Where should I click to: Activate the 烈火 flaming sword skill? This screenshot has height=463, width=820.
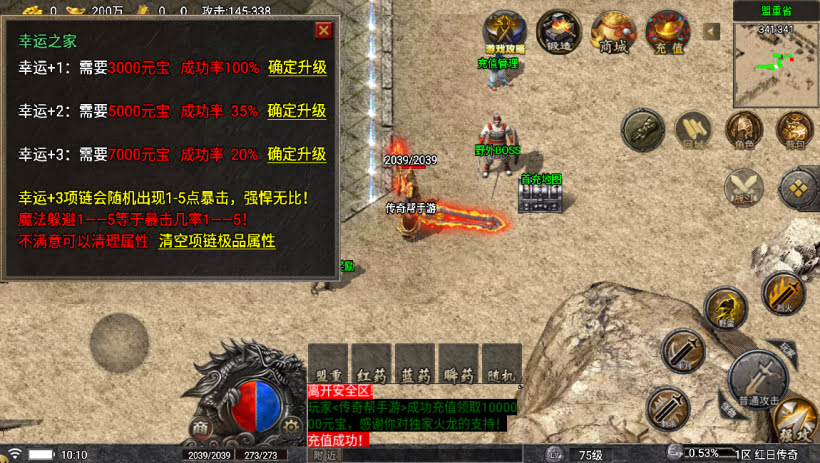coord(782,293)
